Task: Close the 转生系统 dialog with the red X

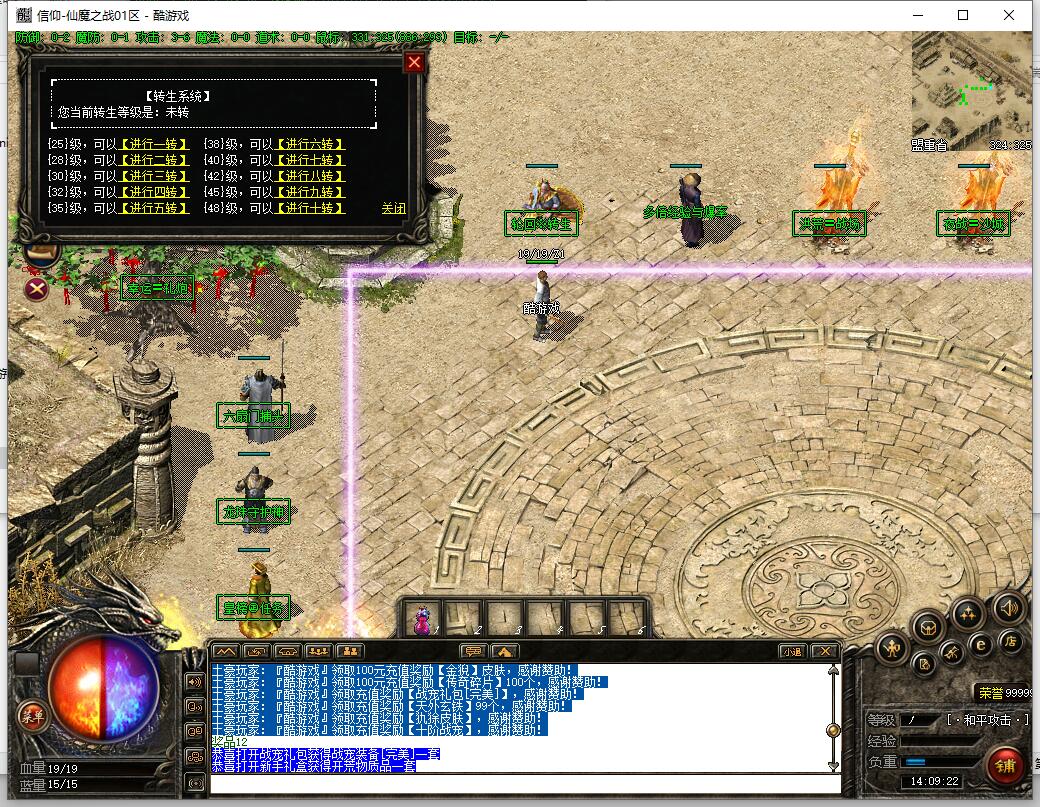Action: coord(414,63)
